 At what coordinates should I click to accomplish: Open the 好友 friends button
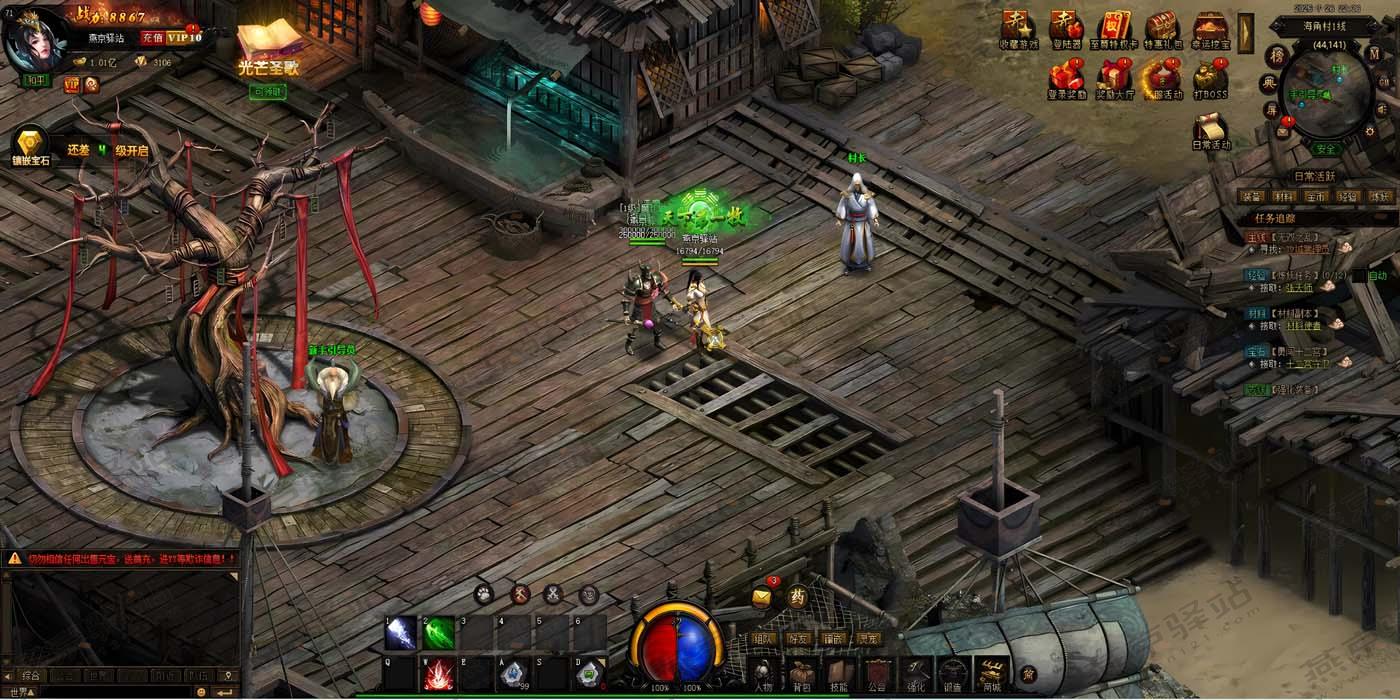click(797, 638)
